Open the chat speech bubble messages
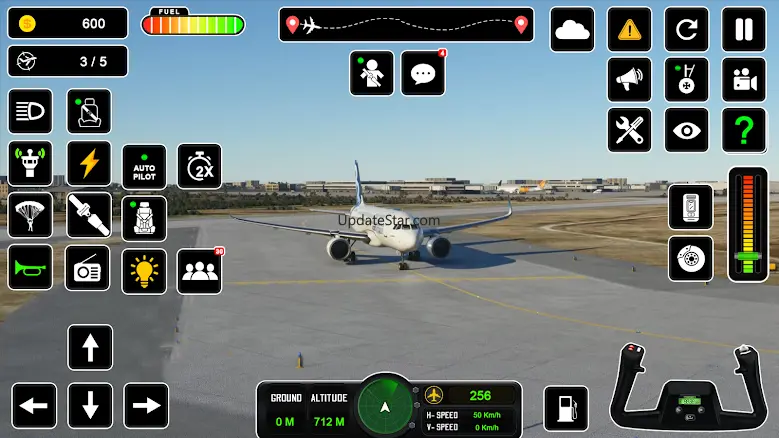779x438 pixels. (x=422, y=73)
